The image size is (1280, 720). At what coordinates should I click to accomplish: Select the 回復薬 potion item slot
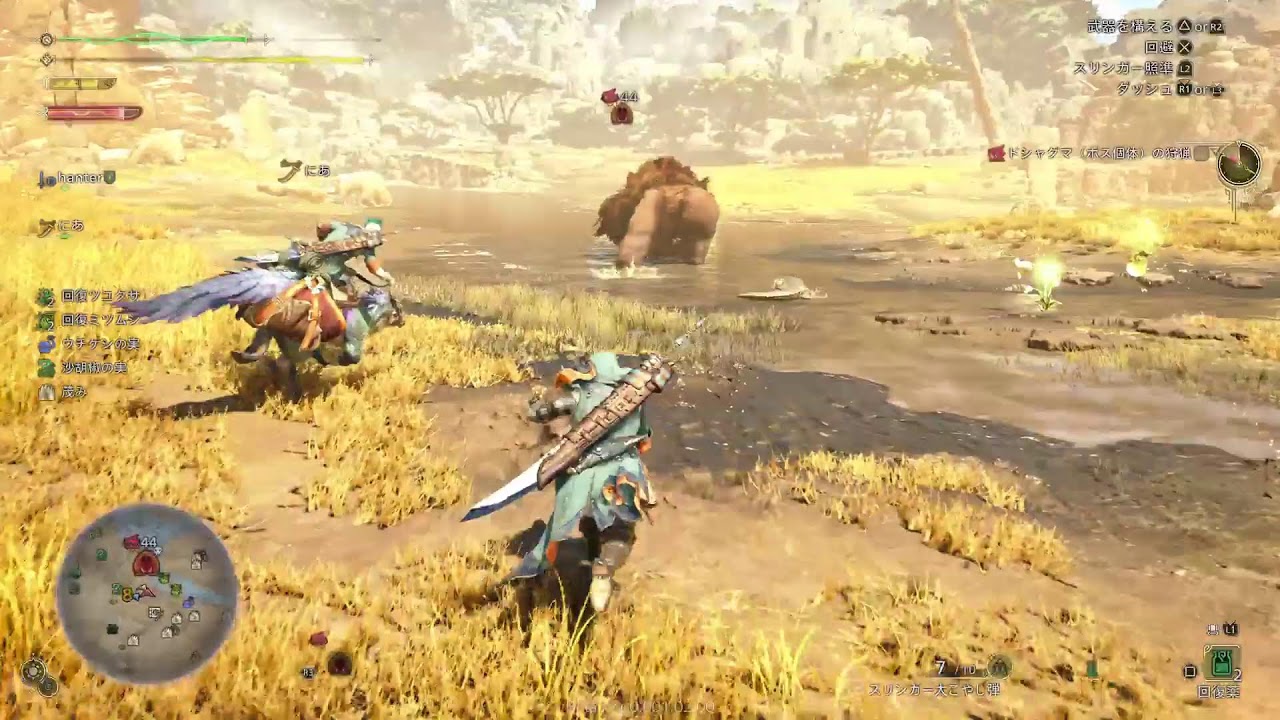(x=1220, y=662)
